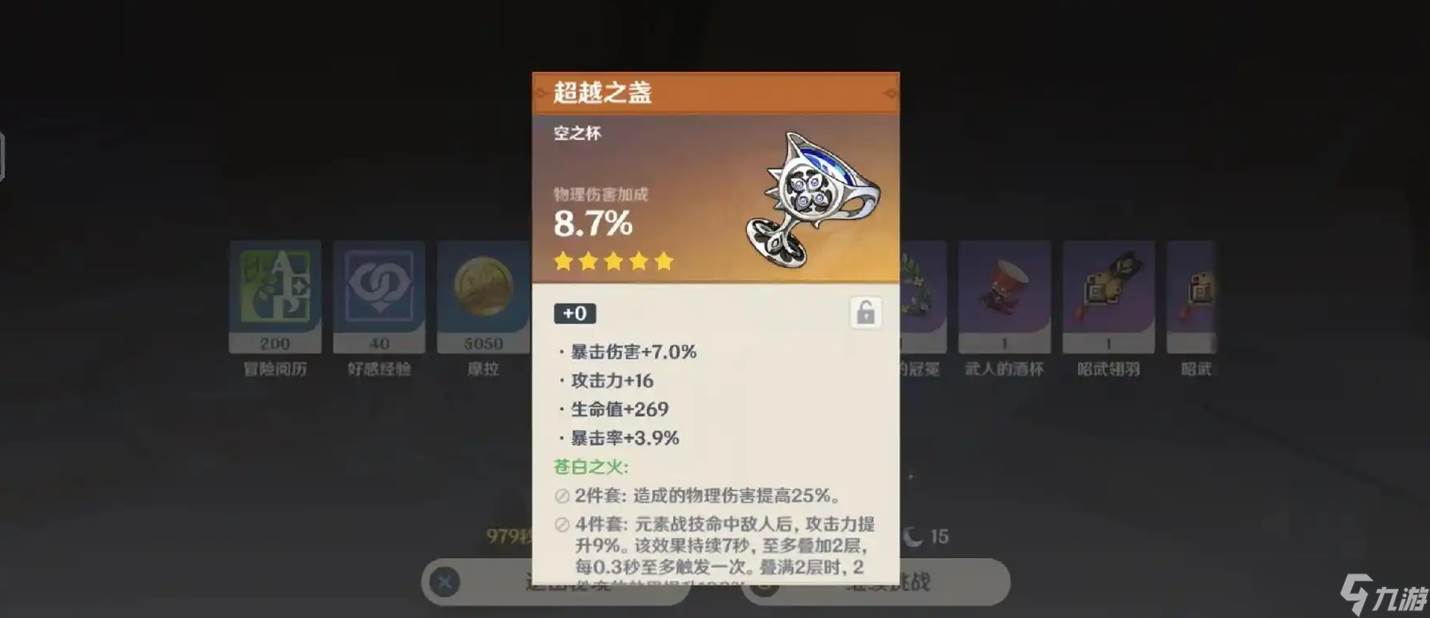
Task: Select the 好感经验 reward tile
Action: coord(379,297)
